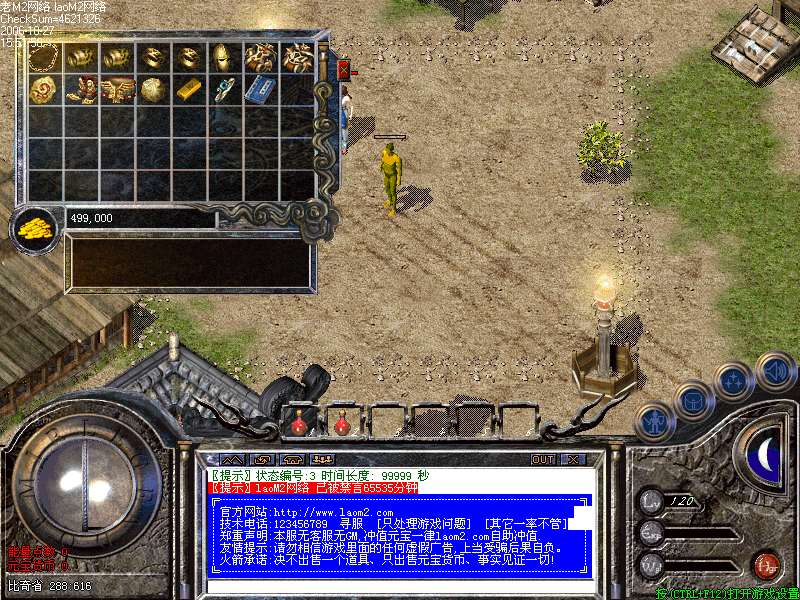
Task: Click the OUT button above the chat
Action: (542, 460)
